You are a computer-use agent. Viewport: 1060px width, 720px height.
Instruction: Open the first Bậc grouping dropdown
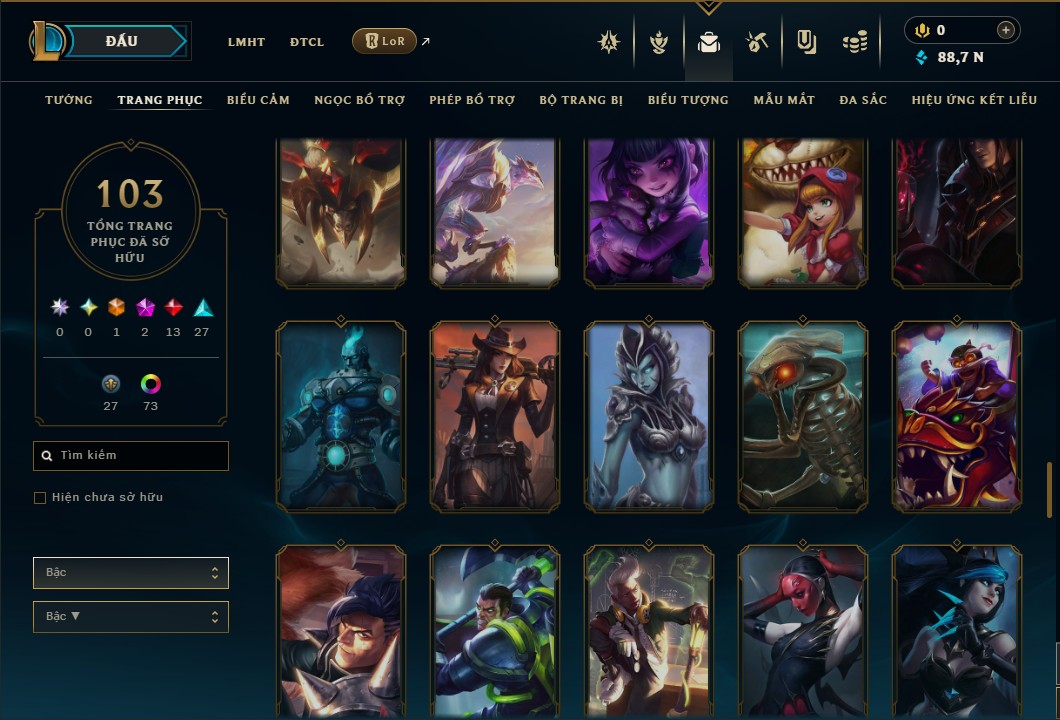pyautogui.click(x=131, y=573)
